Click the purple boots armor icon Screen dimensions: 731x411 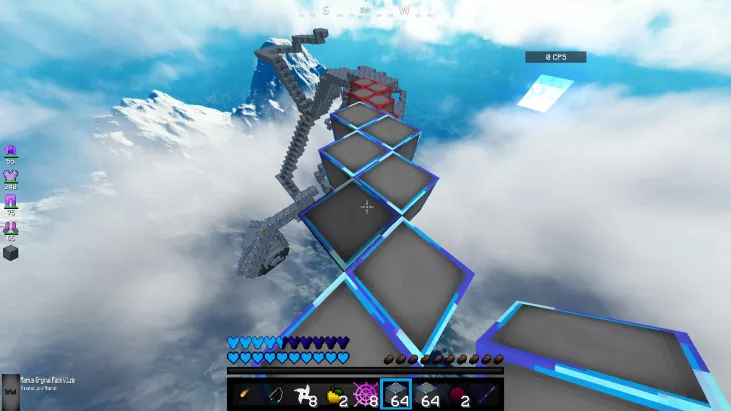click(x=11, y=229)
